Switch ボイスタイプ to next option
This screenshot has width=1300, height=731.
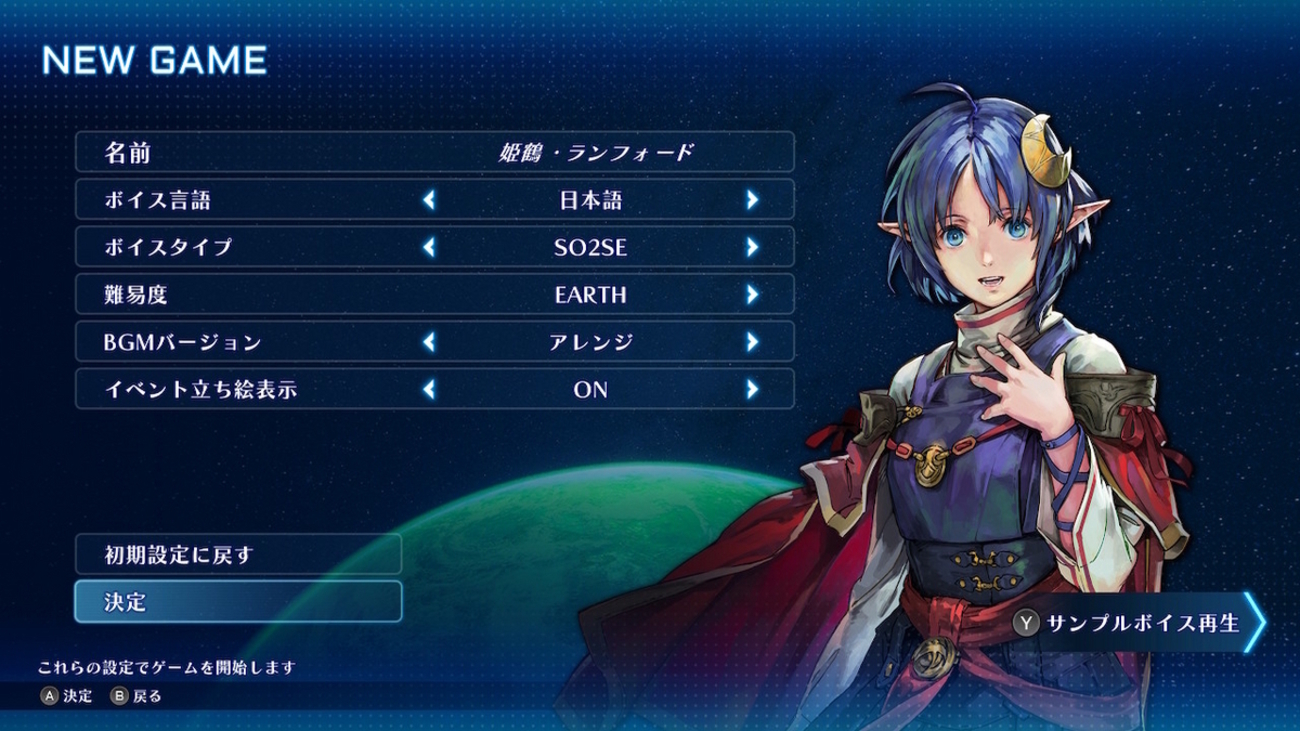pyautogui.click(x=752, y=247)
